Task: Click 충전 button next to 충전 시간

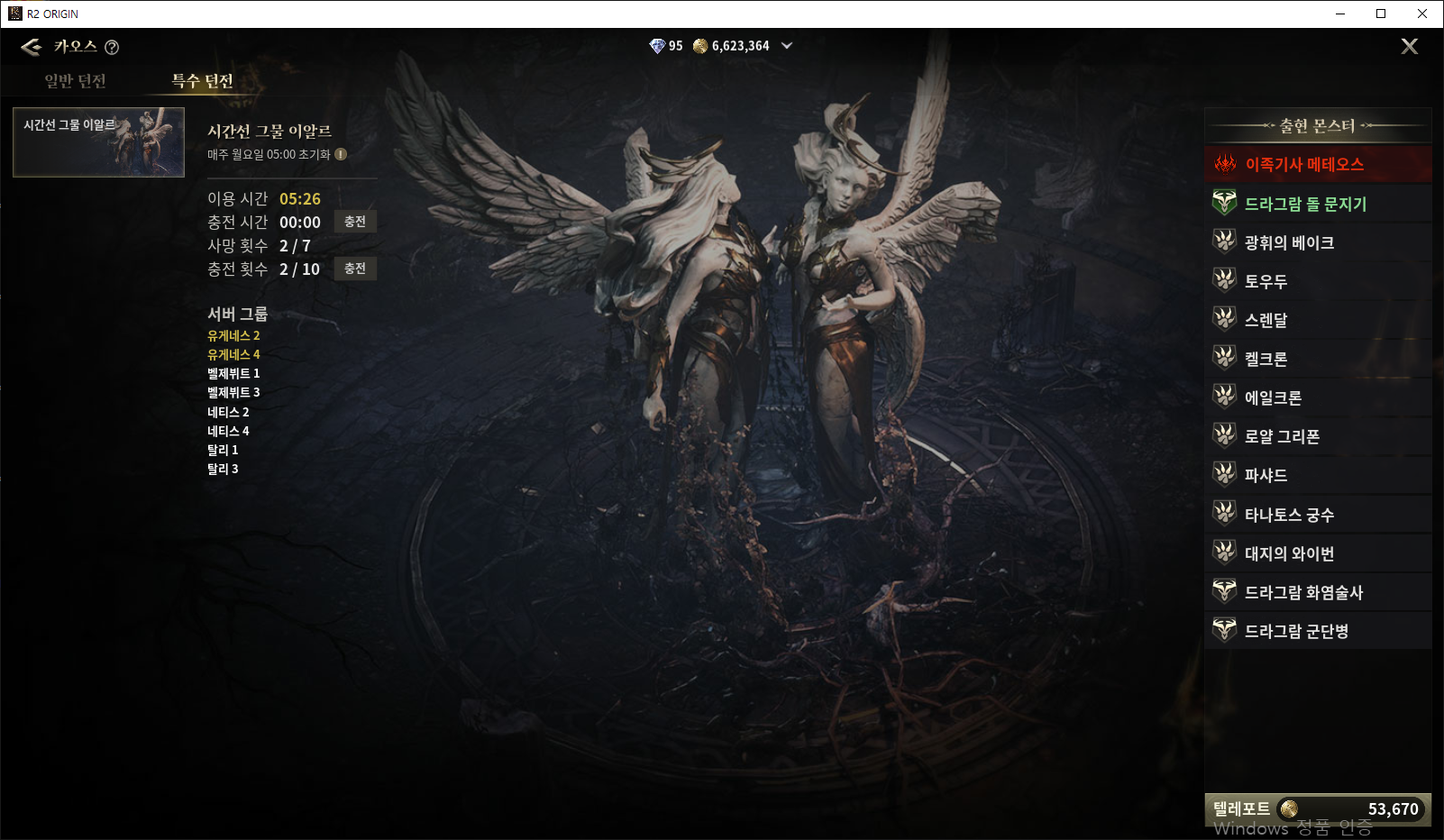Action: 355,222
